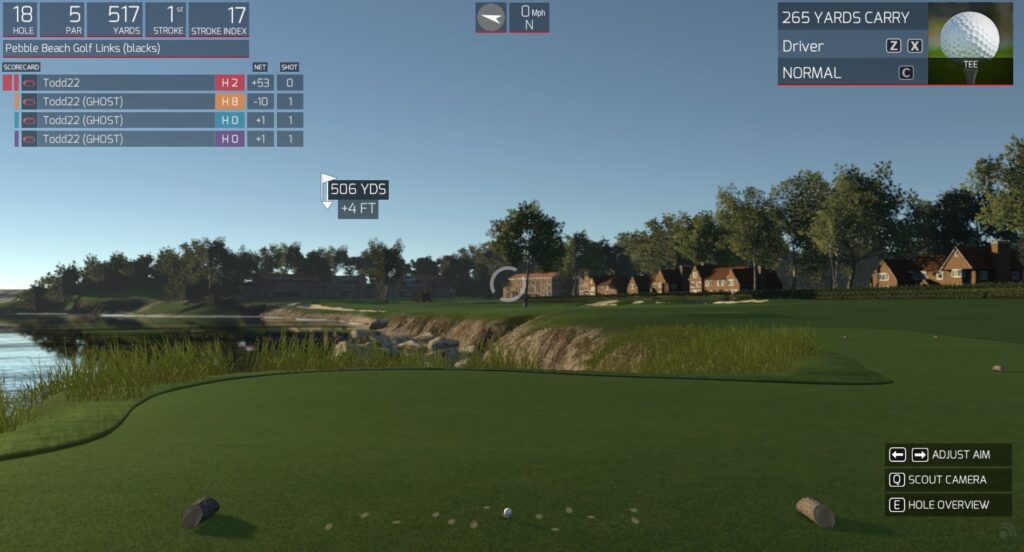1024x552 pixels.
Task: Select the 506 YDS pin flag marker
Action: 327,190
